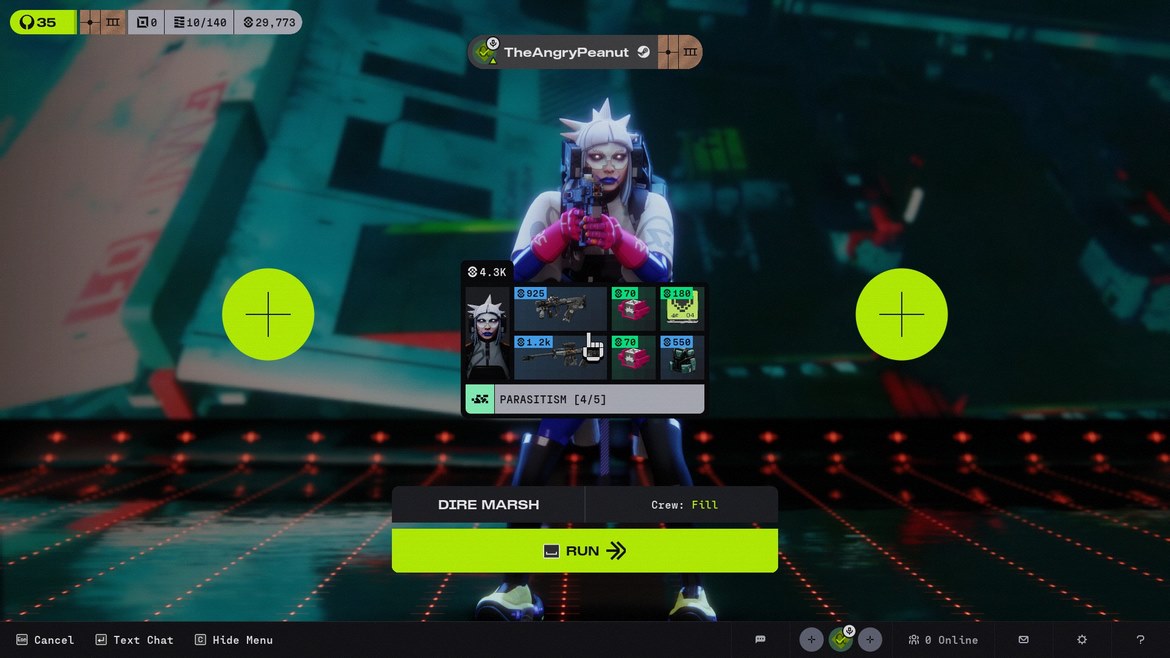Viewport: 1170px width, 658px height.
Task: Open TheAngryPeanut player name tag
Action: 565,52
